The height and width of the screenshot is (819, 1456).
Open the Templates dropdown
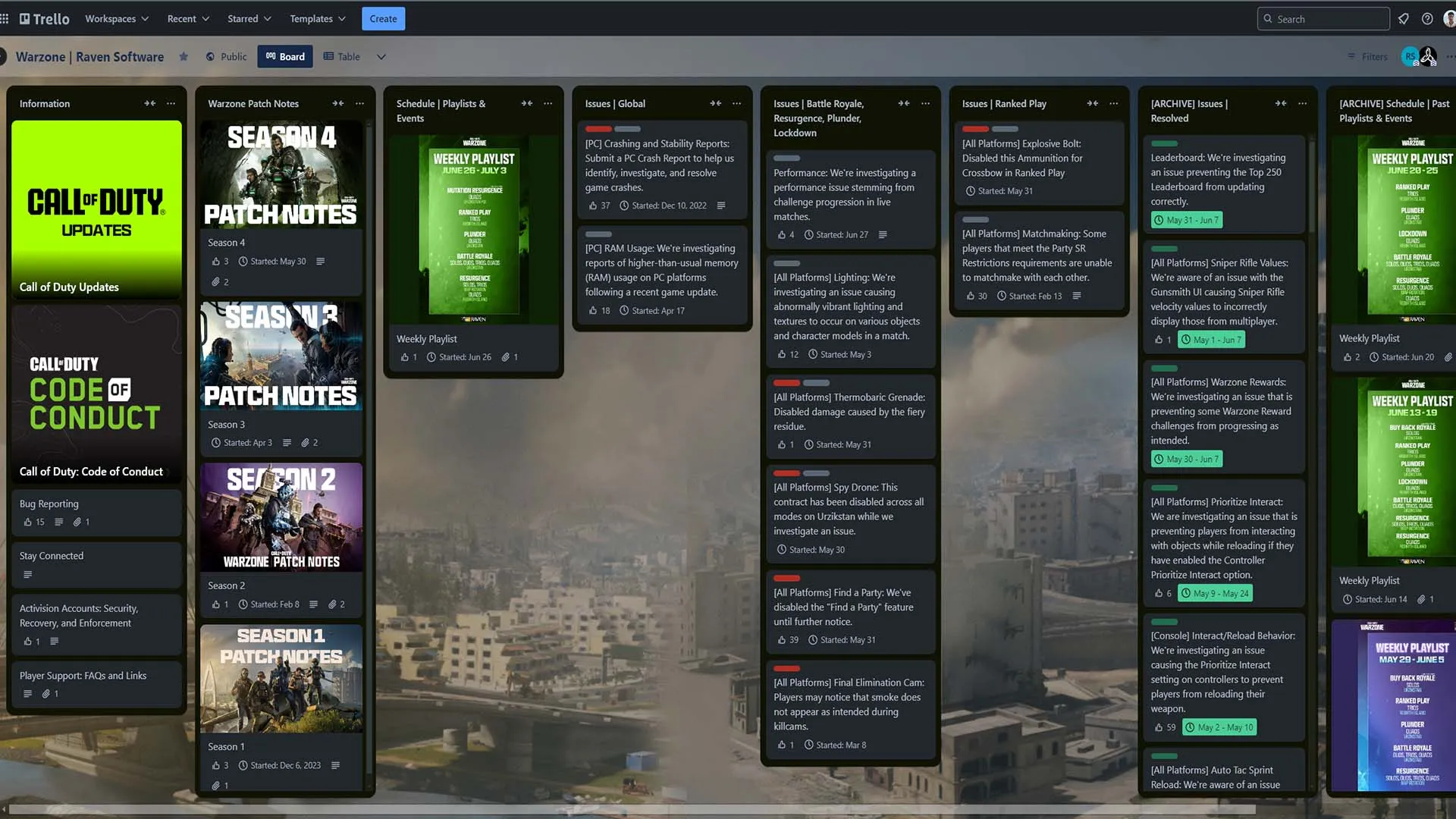(316, 18)
